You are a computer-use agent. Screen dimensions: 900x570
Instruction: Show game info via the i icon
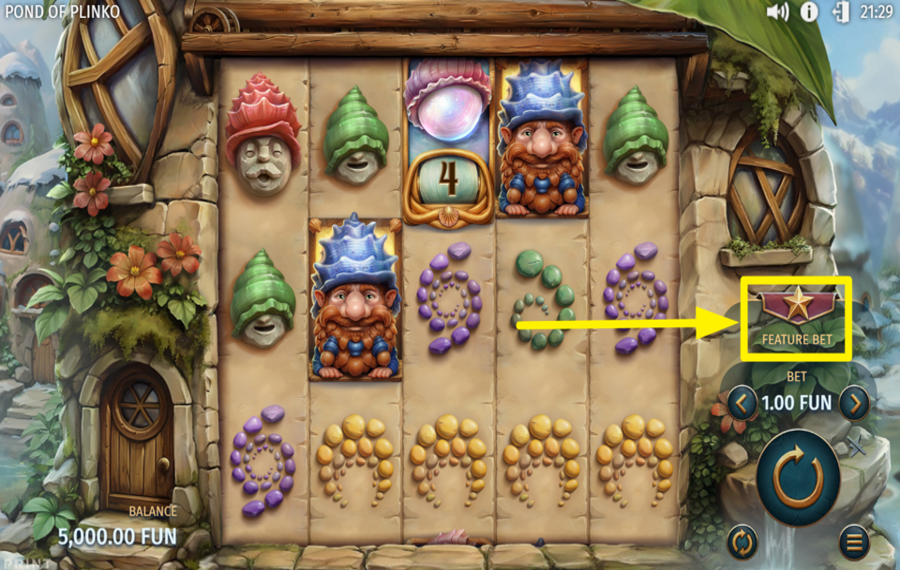point(808,12)
